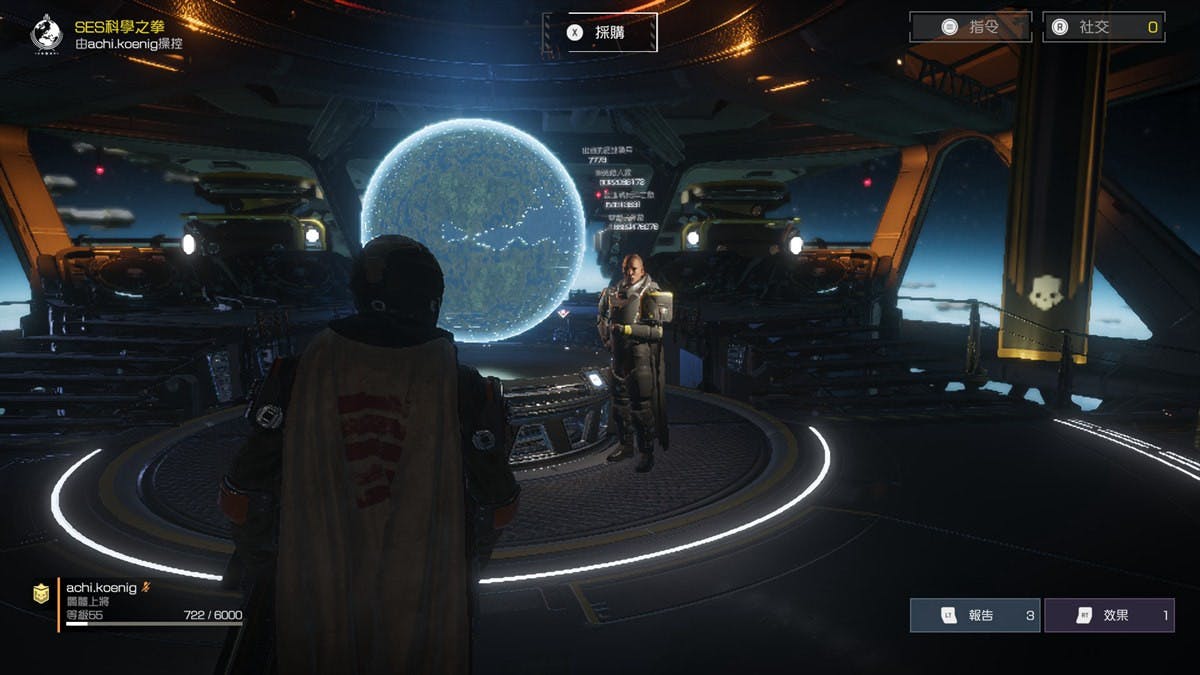Open the 社交 social menu
The height and width of the screenshot is (675, 1200).
(1104, 27)
